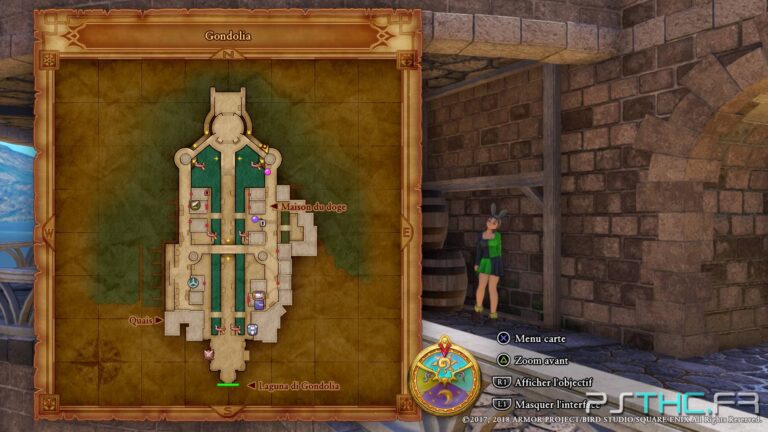Click the day-night time dial

[445, 375]
